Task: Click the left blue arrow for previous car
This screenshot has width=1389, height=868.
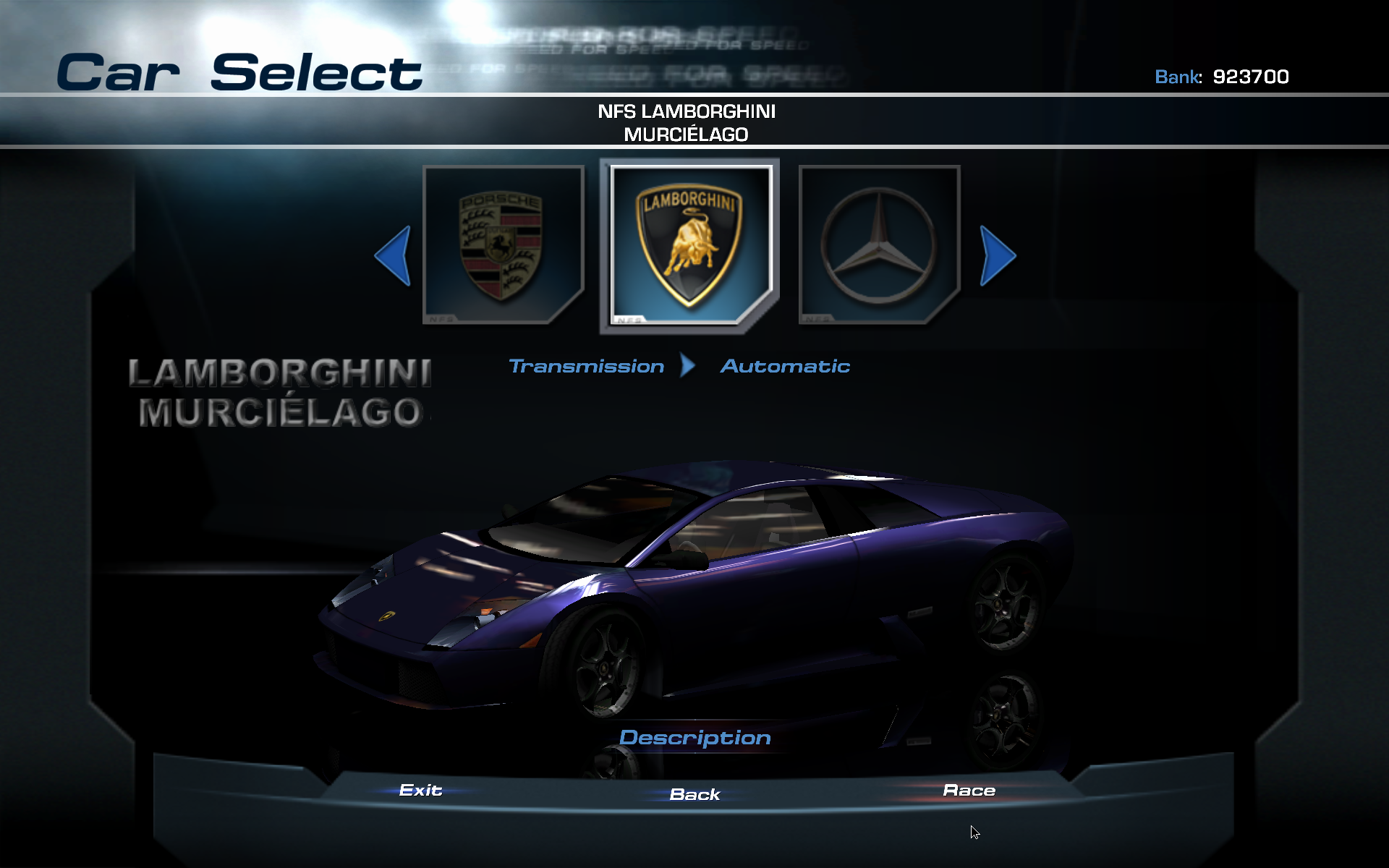Action: (x=394, y=255)
